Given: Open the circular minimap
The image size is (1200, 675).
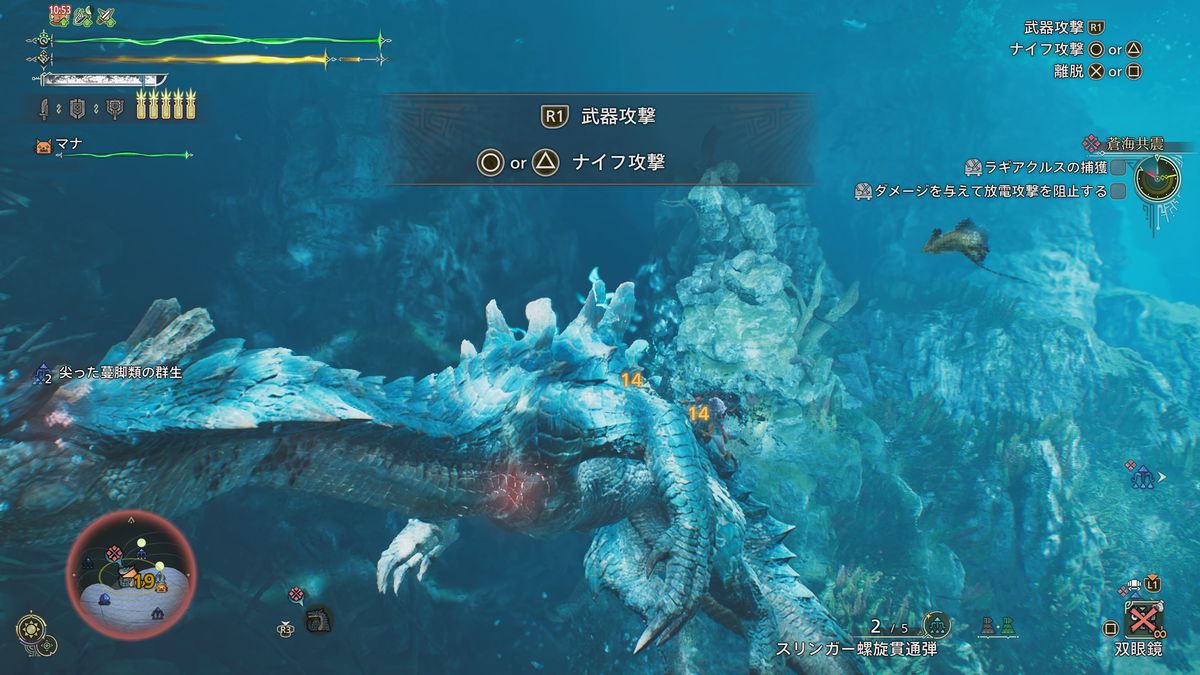Looking at the screenshot, I should coord(131,575).
